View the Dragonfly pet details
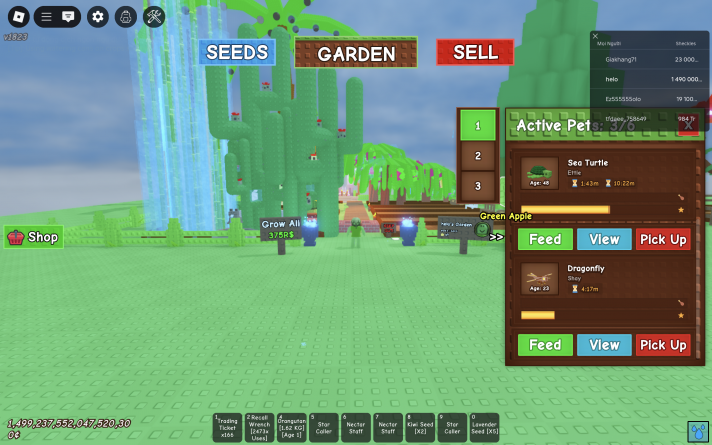This screenshot has height=445, width=712. 604,345
